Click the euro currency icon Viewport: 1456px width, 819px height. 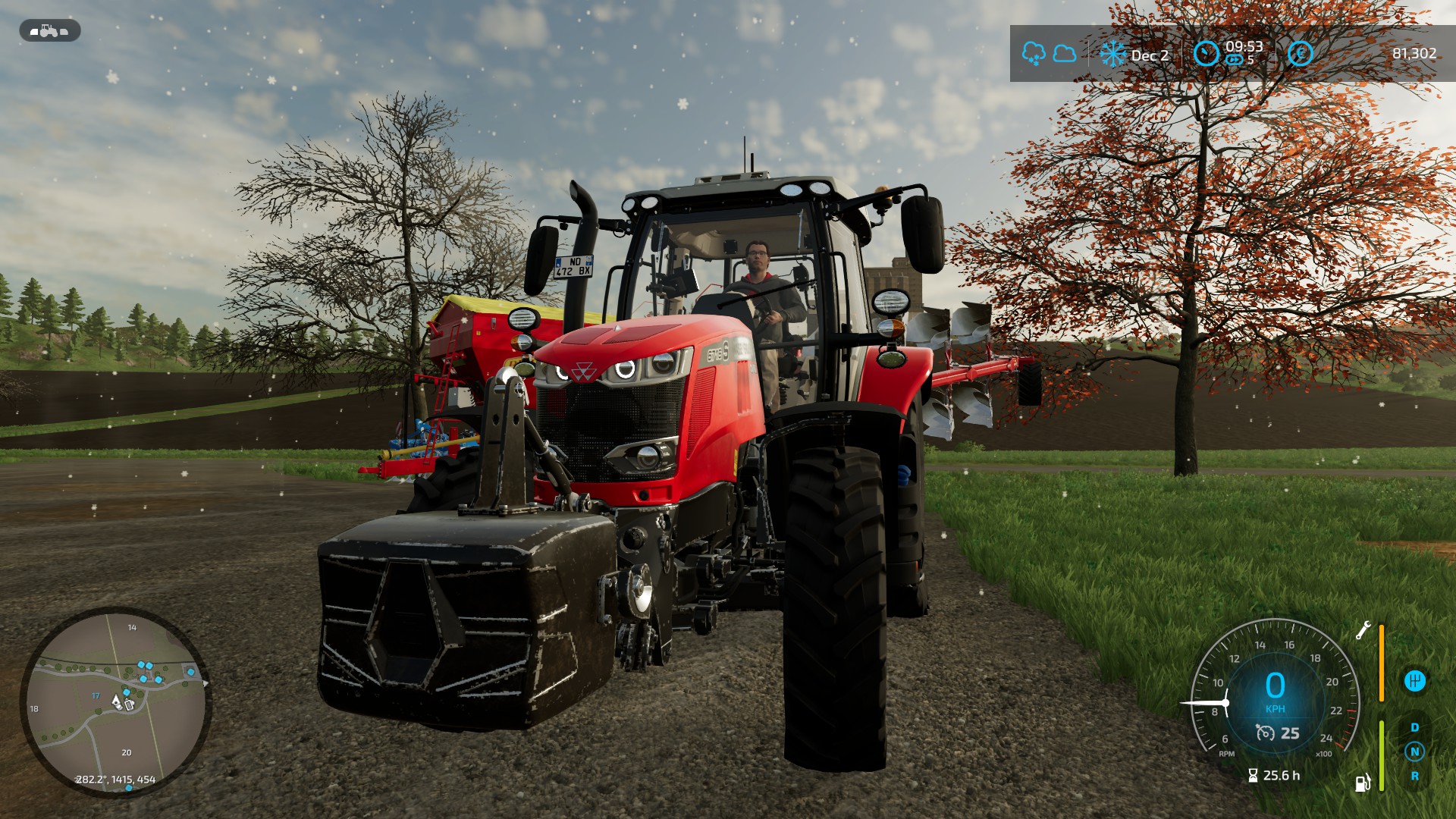pos(1300,54)
